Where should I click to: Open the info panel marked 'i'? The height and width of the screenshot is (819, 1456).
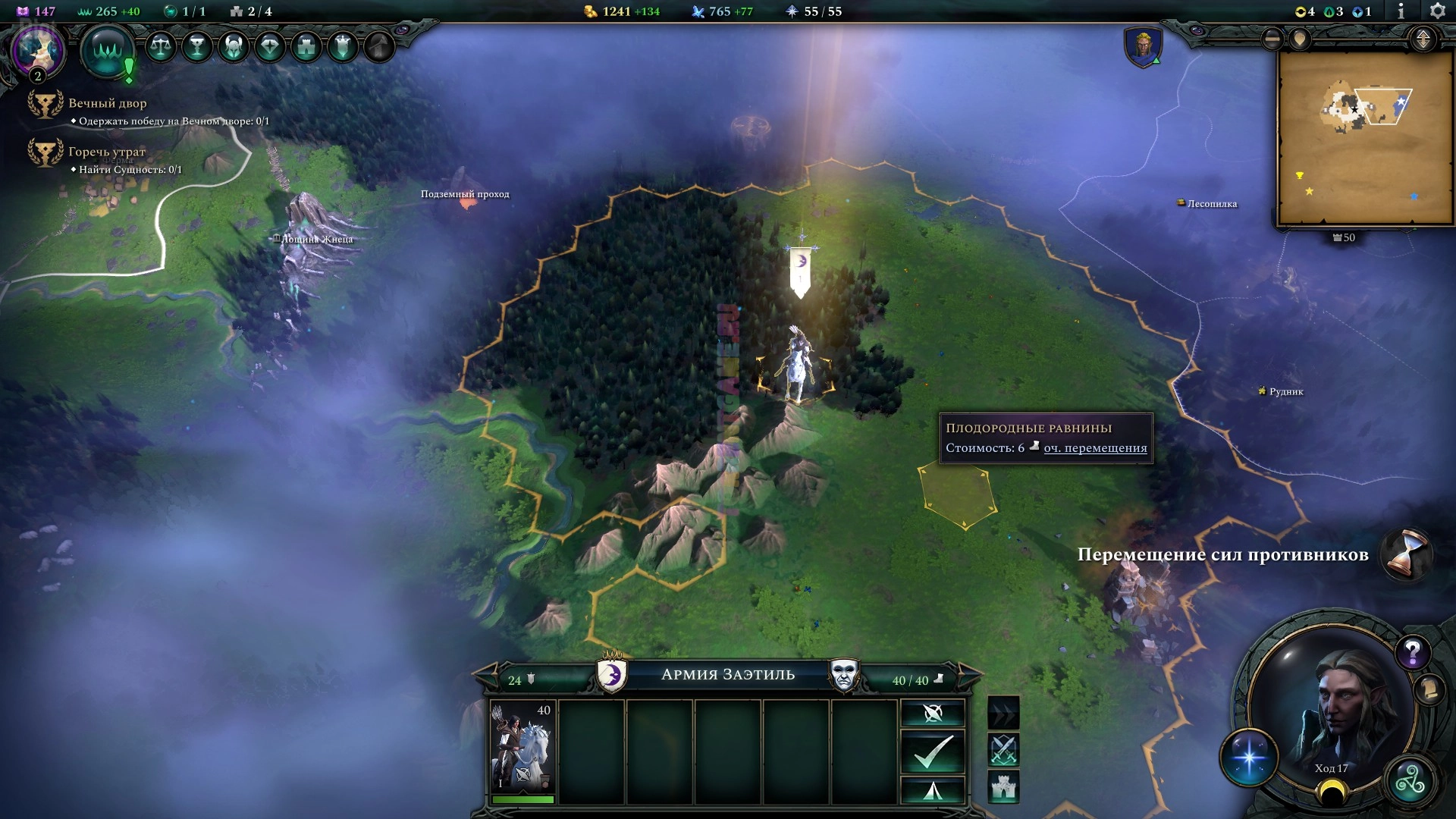point(1401,11)
